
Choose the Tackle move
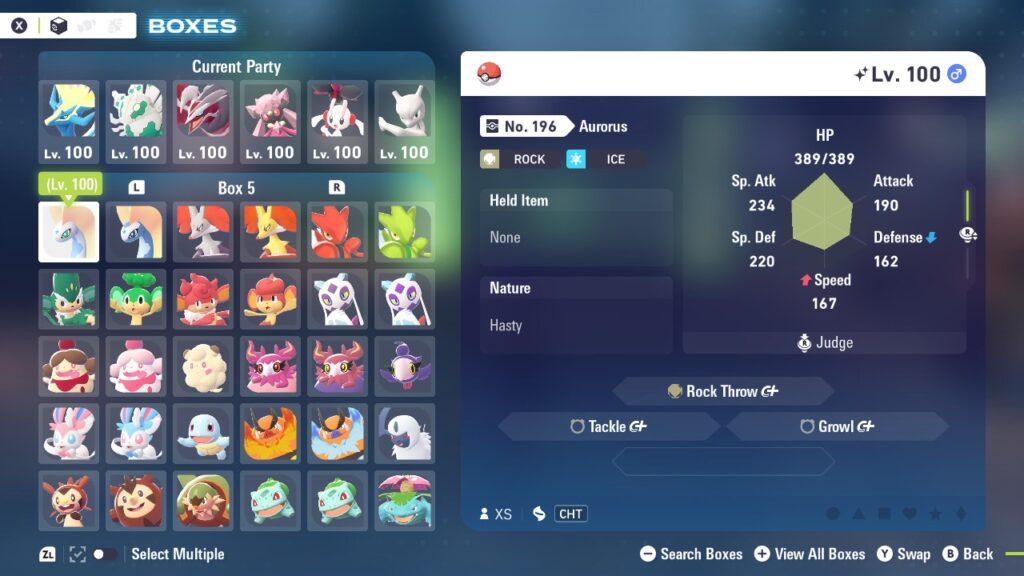[x=608, y=426]
